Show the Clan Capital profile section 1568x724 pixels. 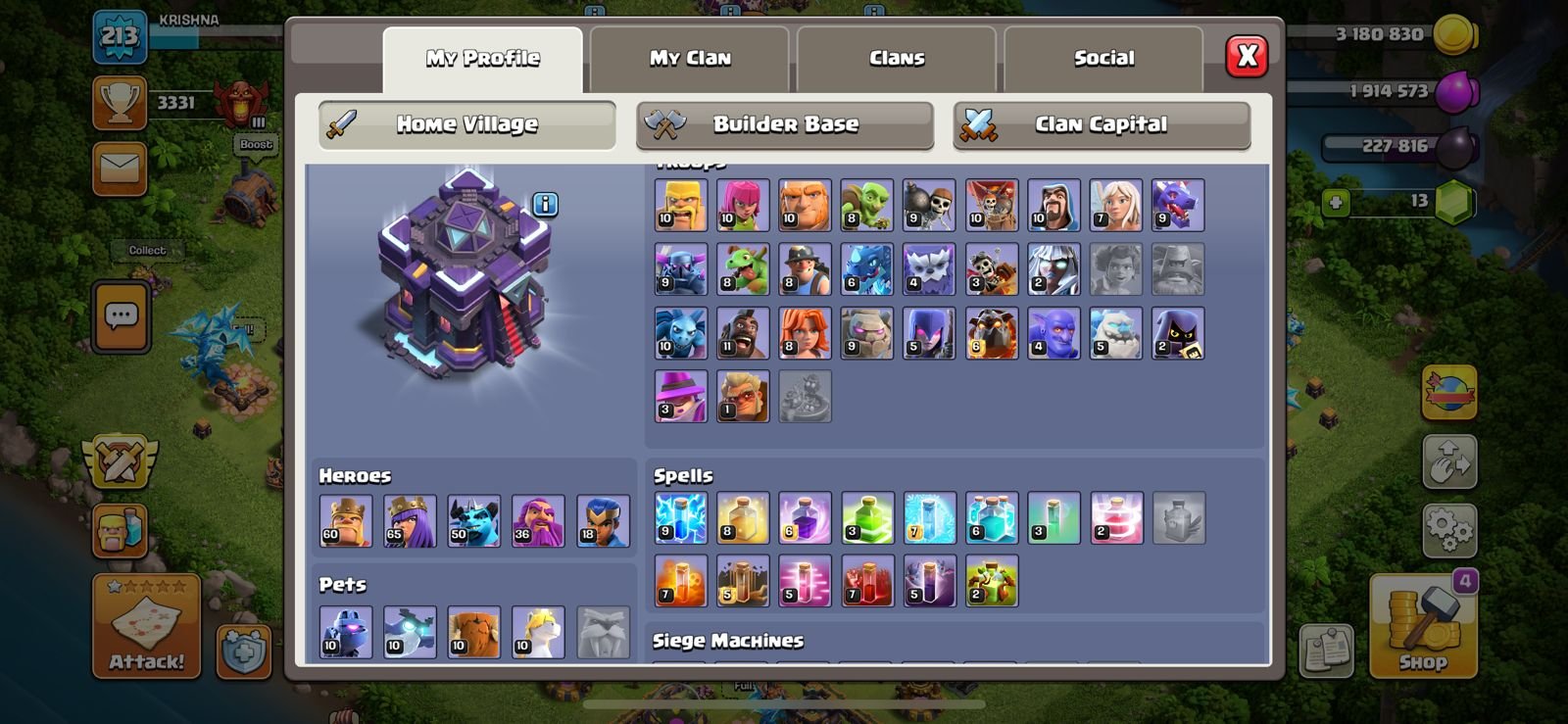click(1102, 124)
